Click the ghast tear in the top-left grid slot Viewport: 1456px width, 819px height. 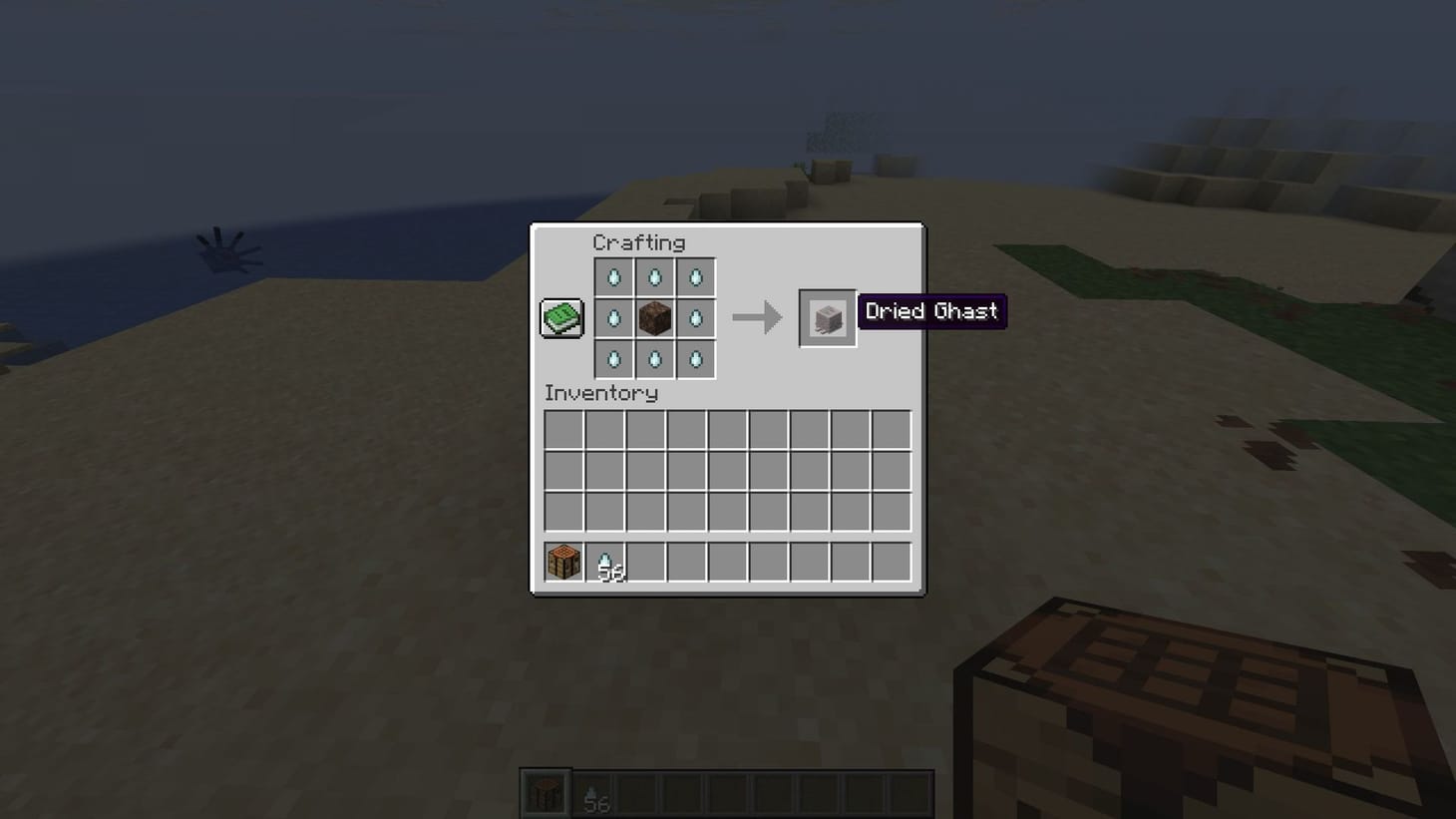coord(613,278)
